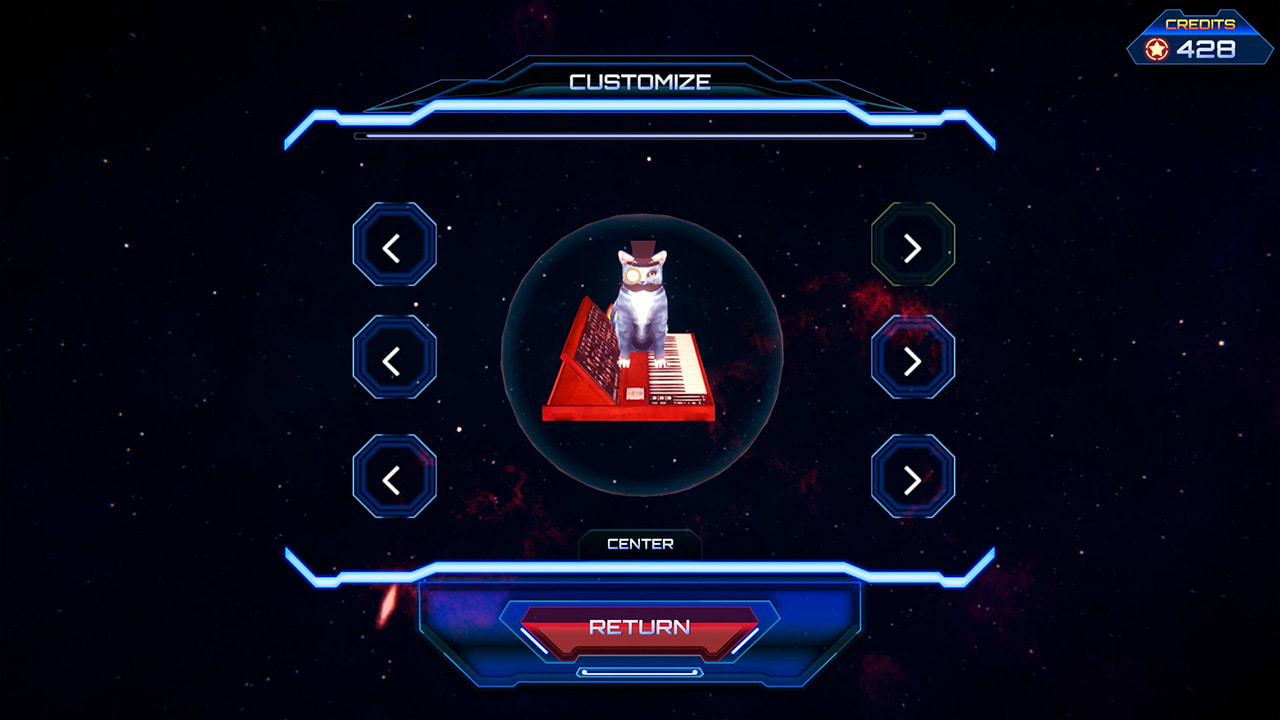
Task: Click the CENTER label below the preview
Action: click(x=640, y=543)
